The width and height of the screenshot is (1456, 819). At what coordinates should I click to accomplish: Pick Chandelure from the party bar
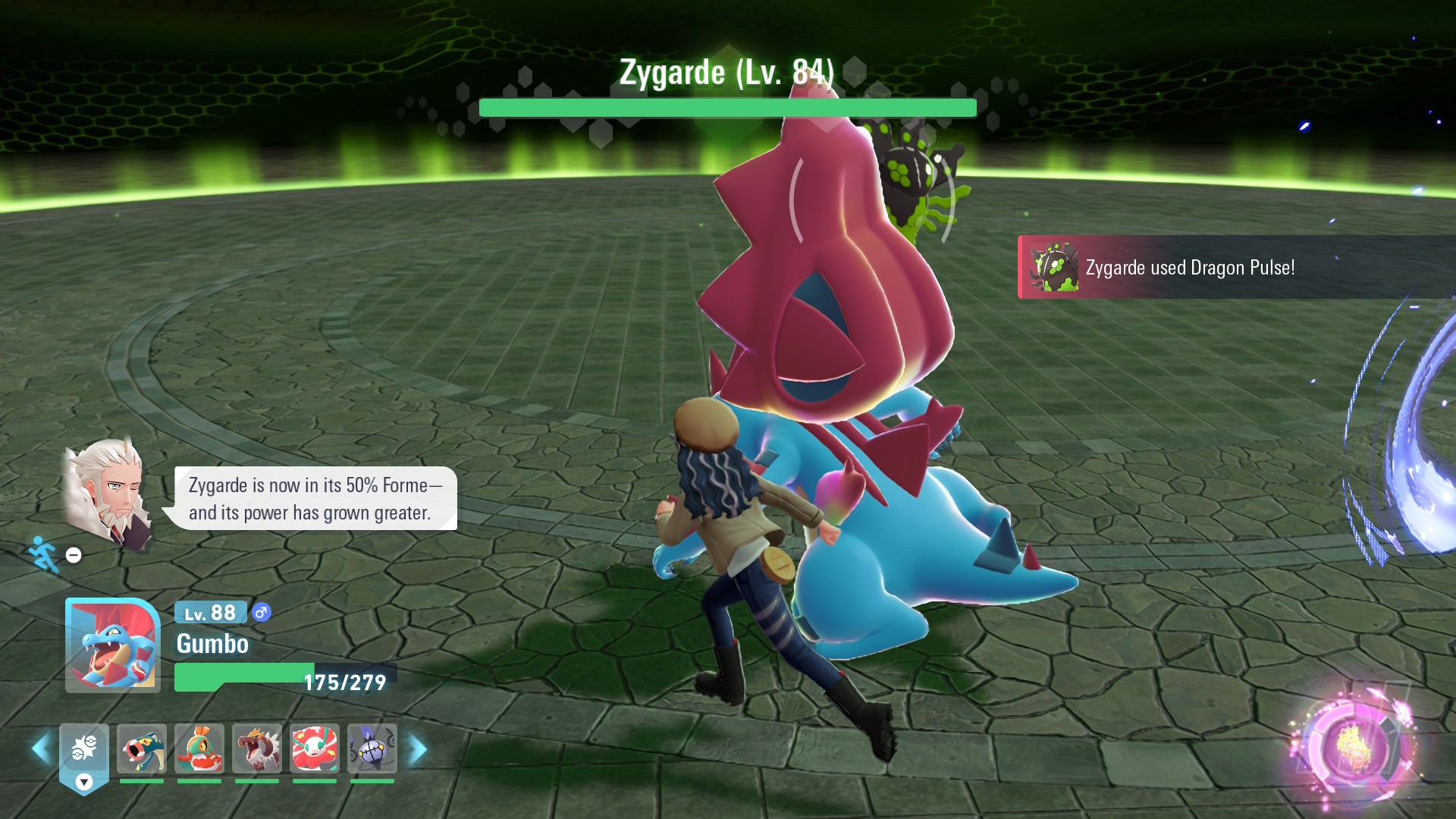(x=372, y=748)
